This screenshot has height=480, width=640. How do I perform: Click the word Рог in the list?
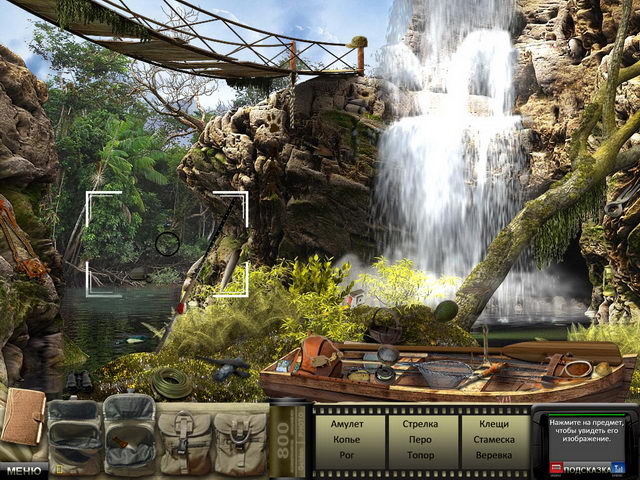(346, 455)
